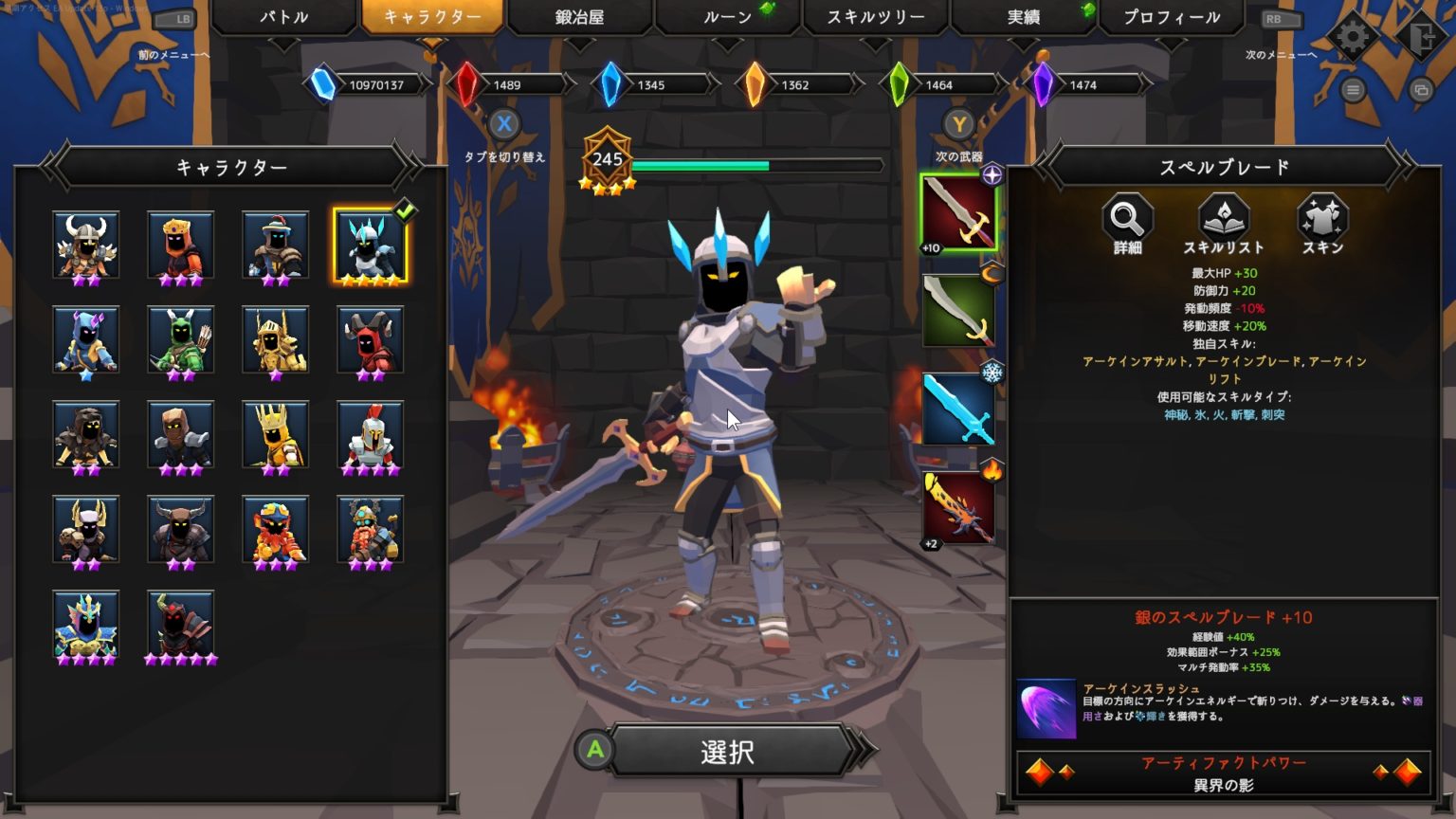Open the スキン skin icon
The image size is (1456, 819).
(1323, 222)
